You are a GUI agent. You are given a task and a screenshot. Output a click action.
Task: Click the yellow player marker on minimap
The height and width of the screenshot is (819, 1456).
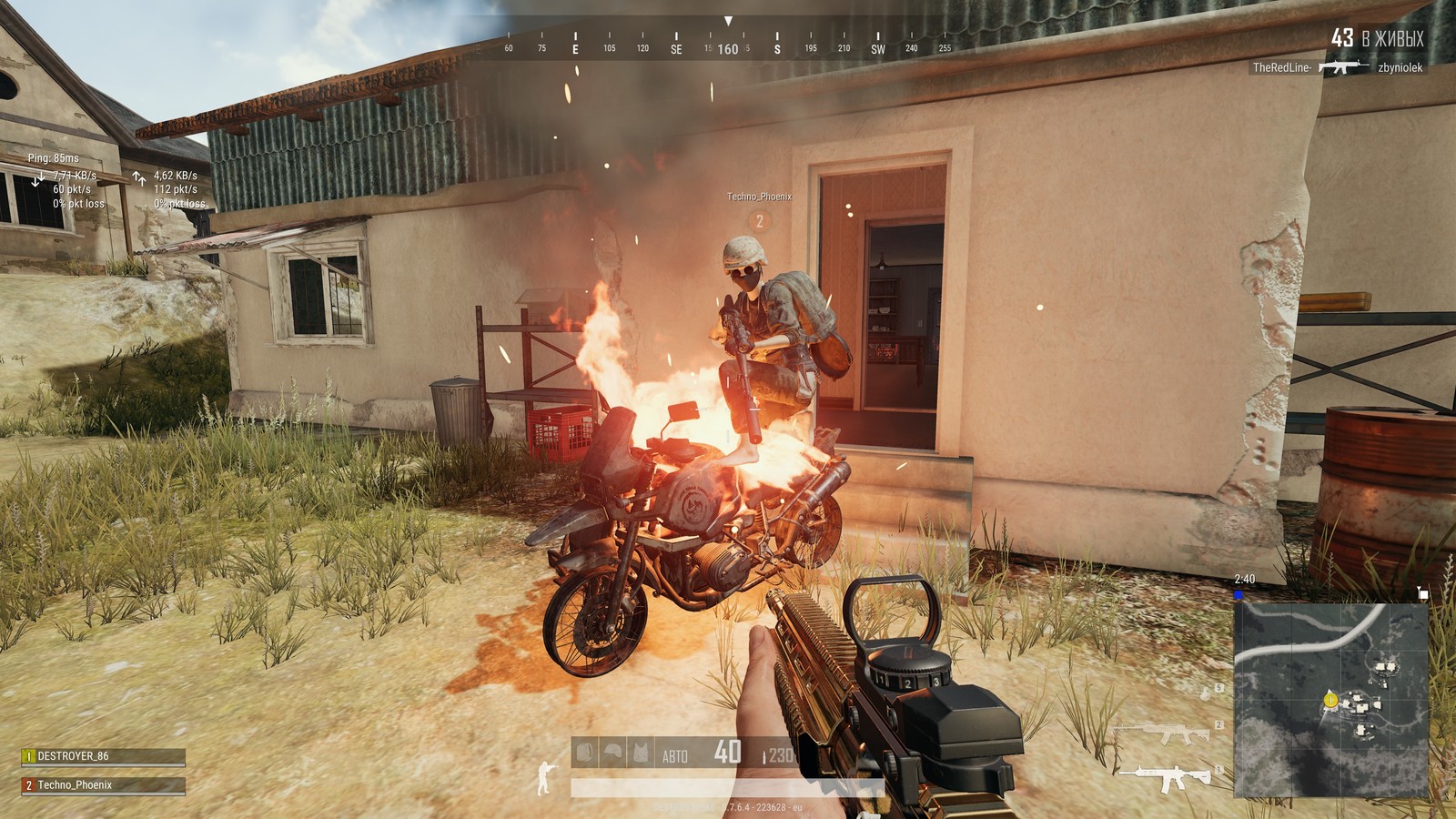tap(1330, 700)
